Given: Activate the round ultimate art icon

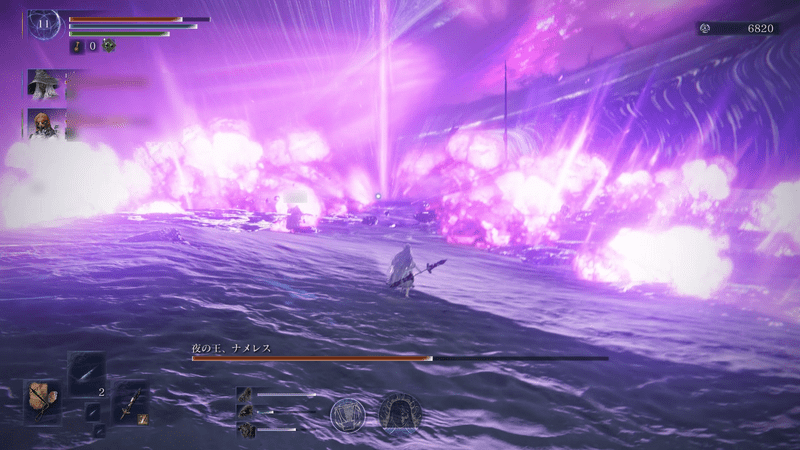Looking at the screenshot, I should coord(399,413).
